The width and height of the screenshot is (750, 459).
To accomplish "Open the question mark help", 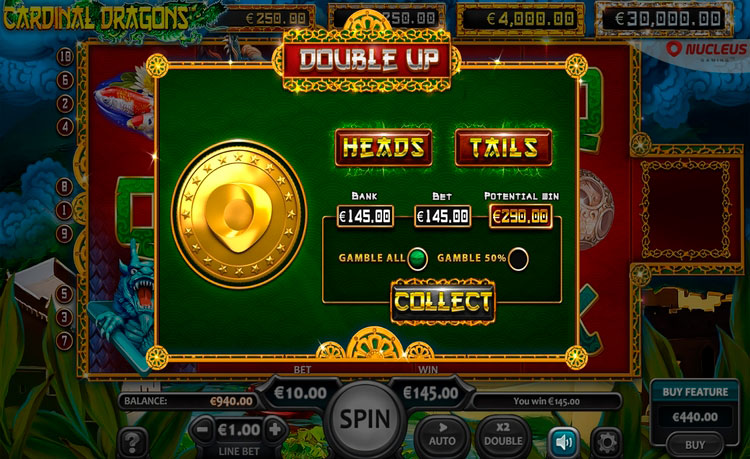I will coord(133,441).
